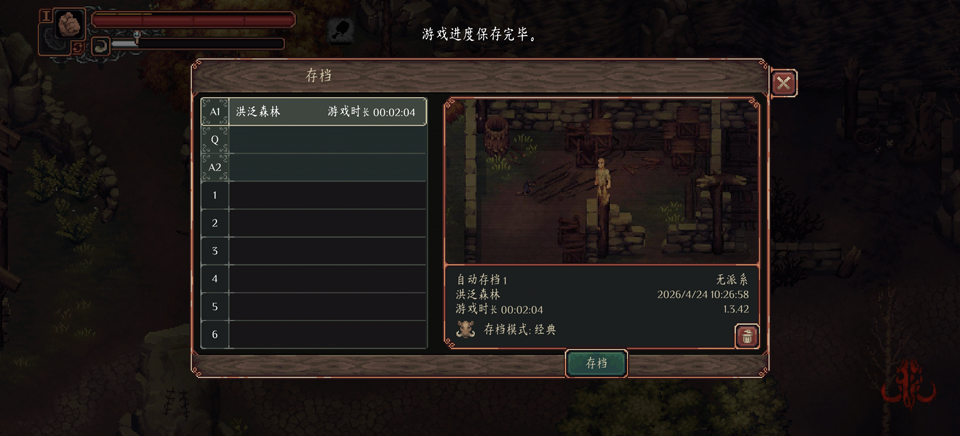The height and width of the screenshot is (436, 960).
Task: Open the character fist portrait
Action: (x=69, y=24)
